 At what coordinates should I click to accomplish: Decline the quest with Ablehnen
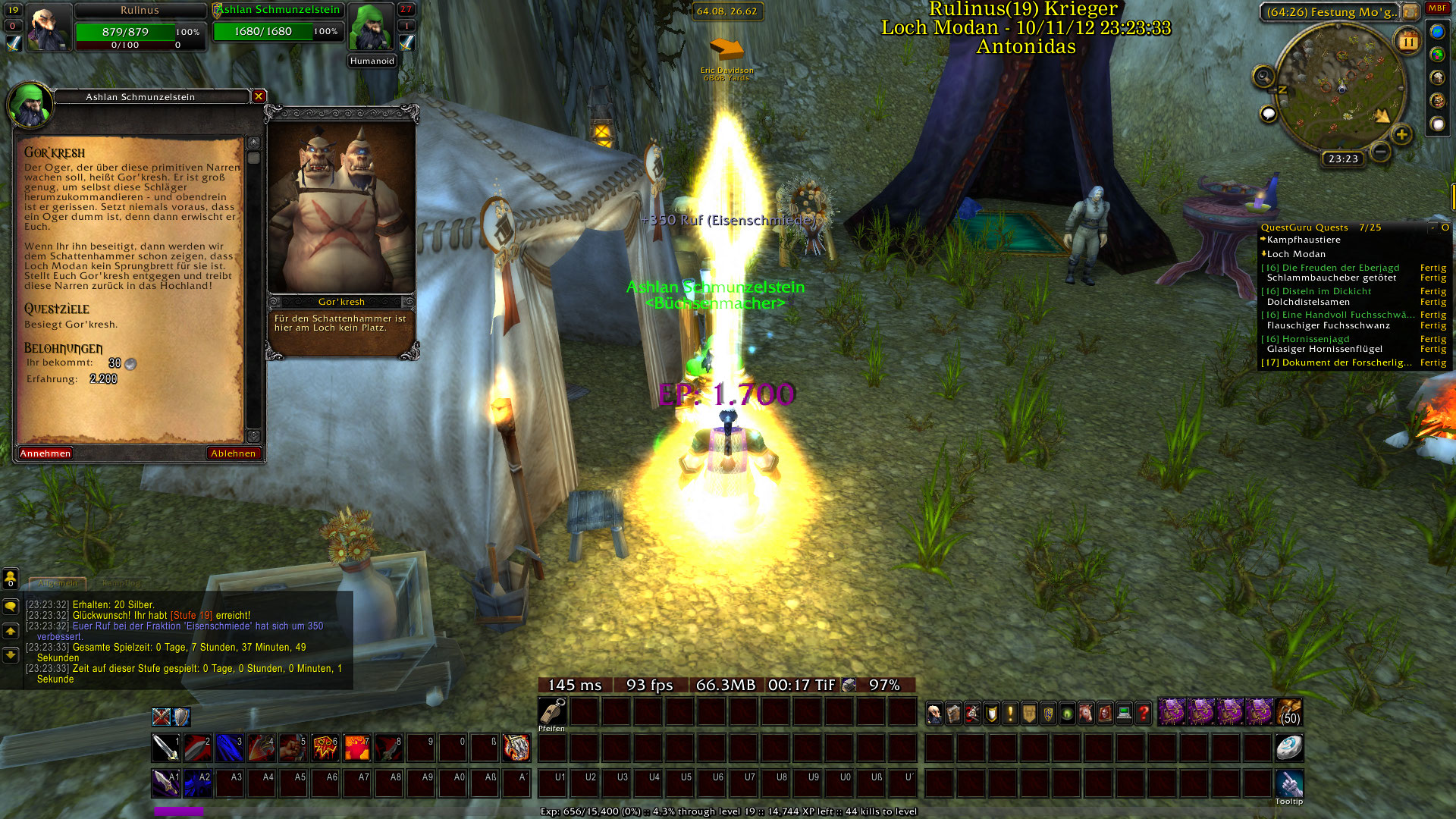click(233, 453)
